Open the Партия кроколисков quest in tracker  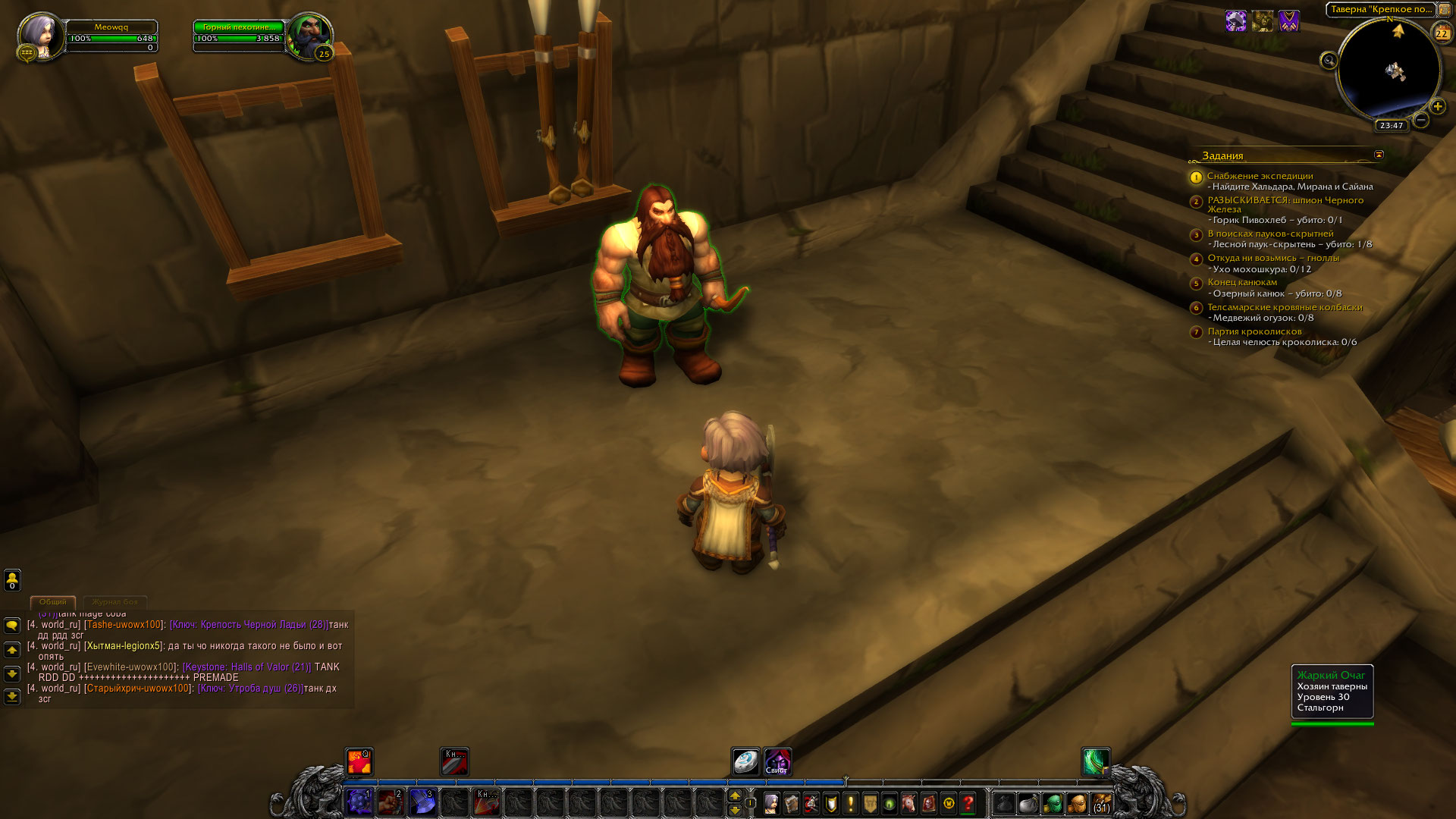[x=1254, y=331]
